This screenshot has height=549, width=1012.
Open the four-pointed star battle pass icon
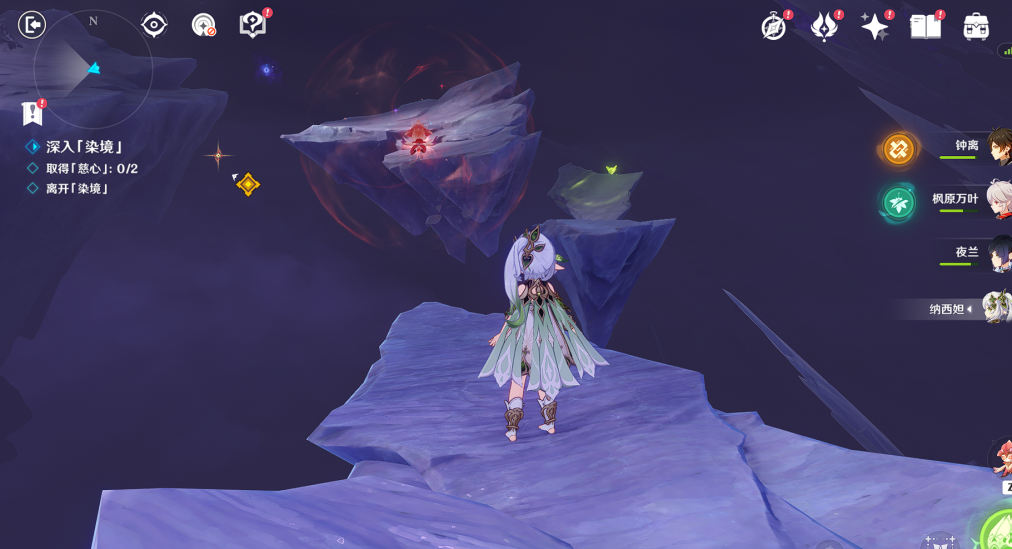[874, 27]
